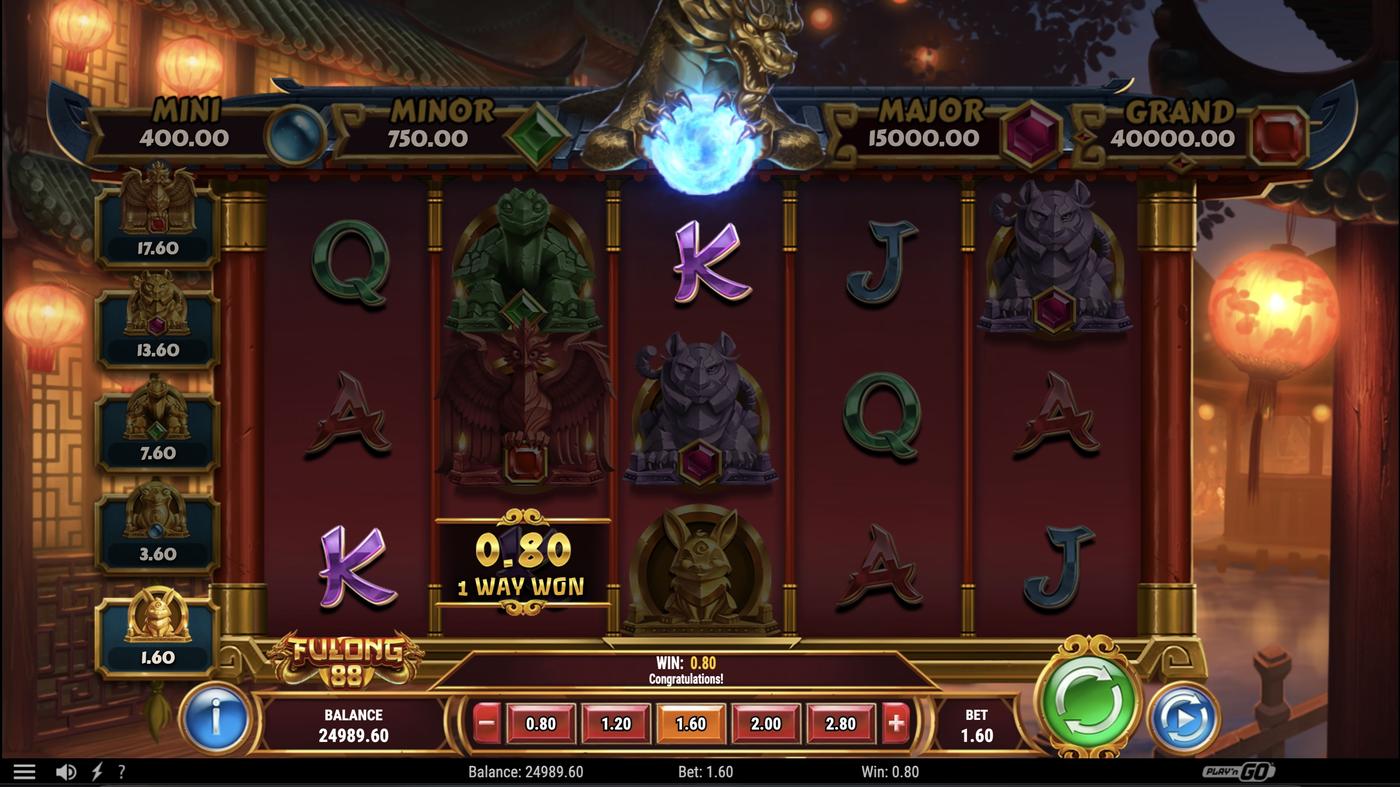Decrease the bet with the minus button
The image size is (1400, 787).
coord(486,723)
